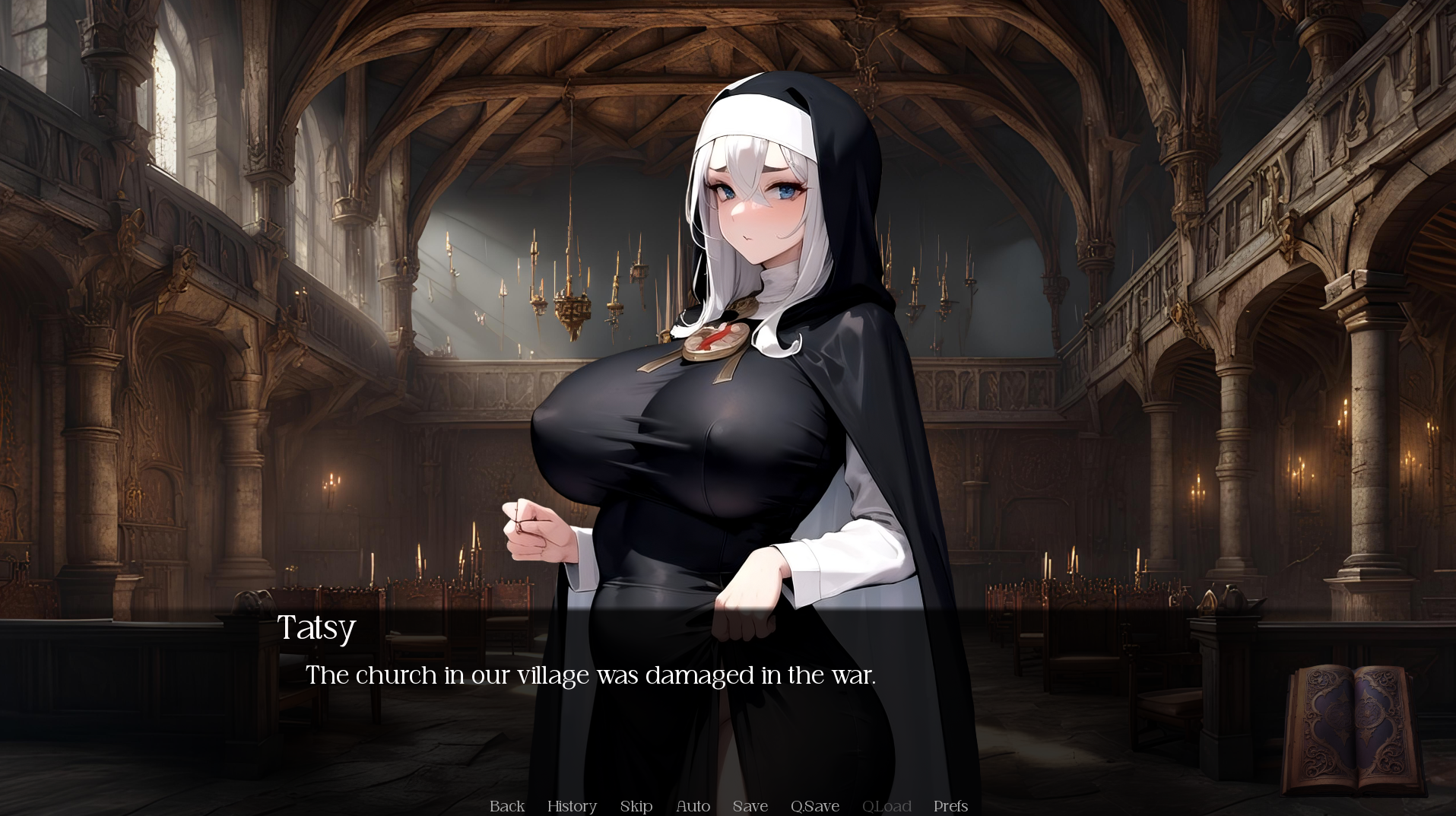Go back with the Back button
This screenshot has height=816, width=1456.
(x=507, y=806)
